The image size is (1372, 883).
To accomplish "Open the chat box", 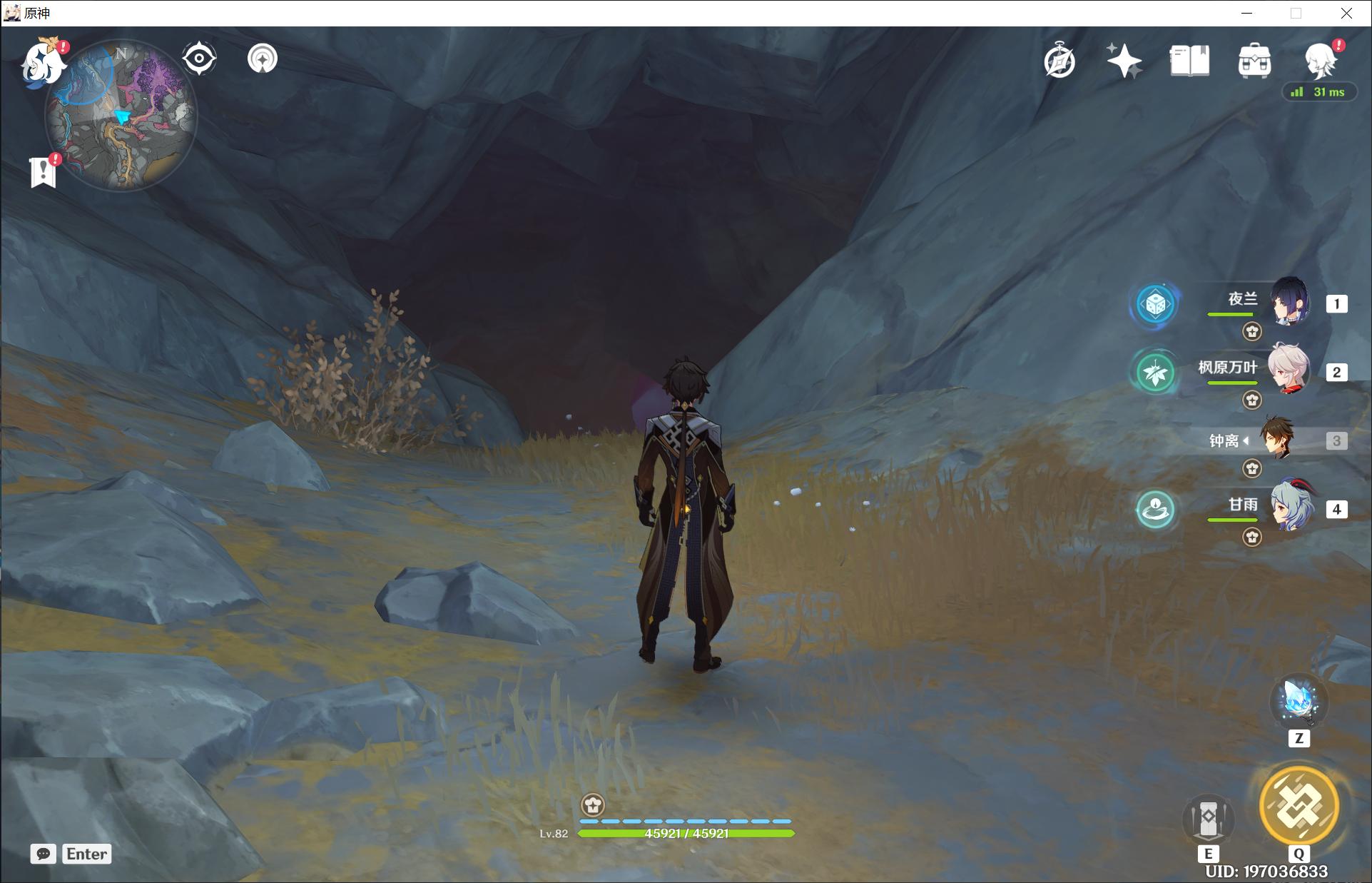I will [x=44, y=854].
